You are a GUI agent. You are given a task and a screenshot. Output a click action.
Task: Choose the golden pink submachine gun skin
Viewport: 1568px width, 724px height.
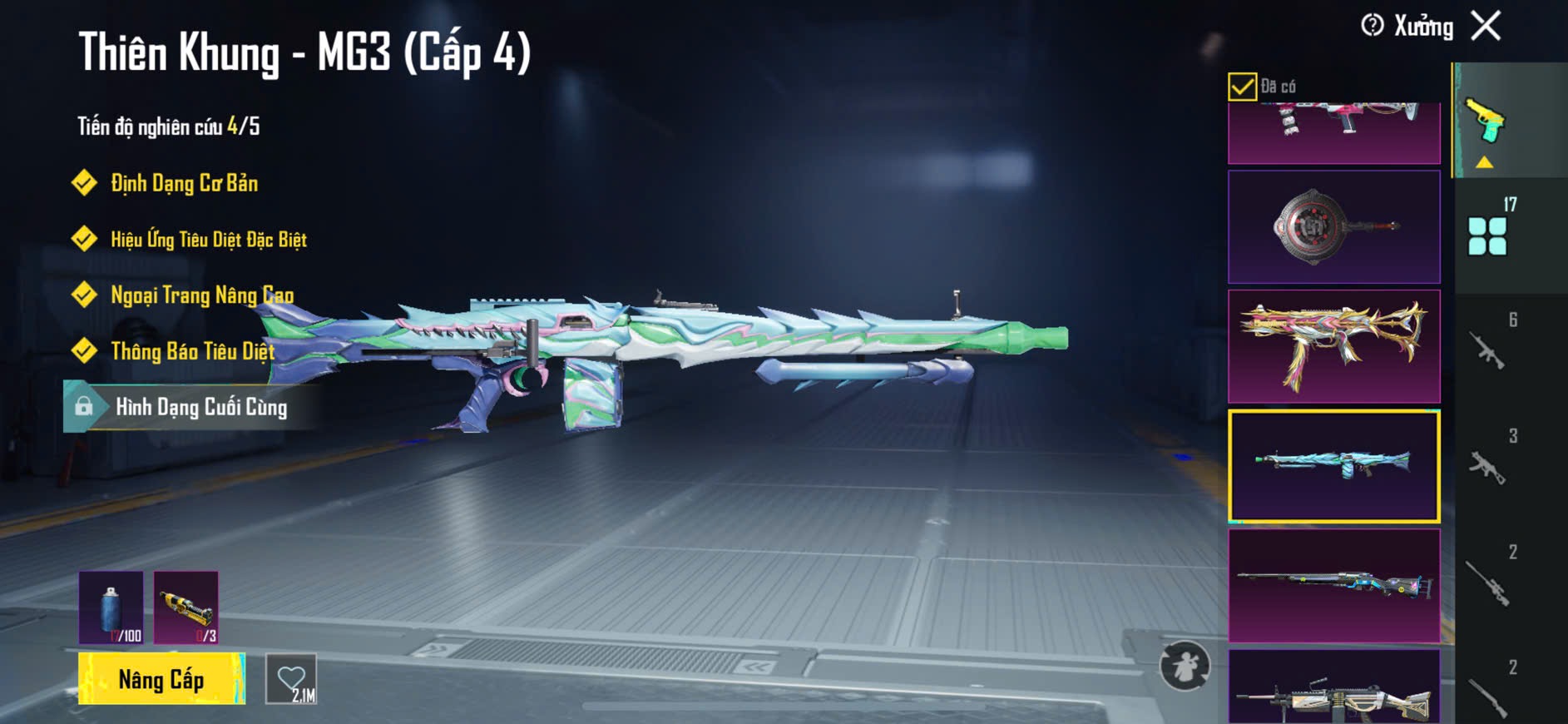click(1333, 346)
